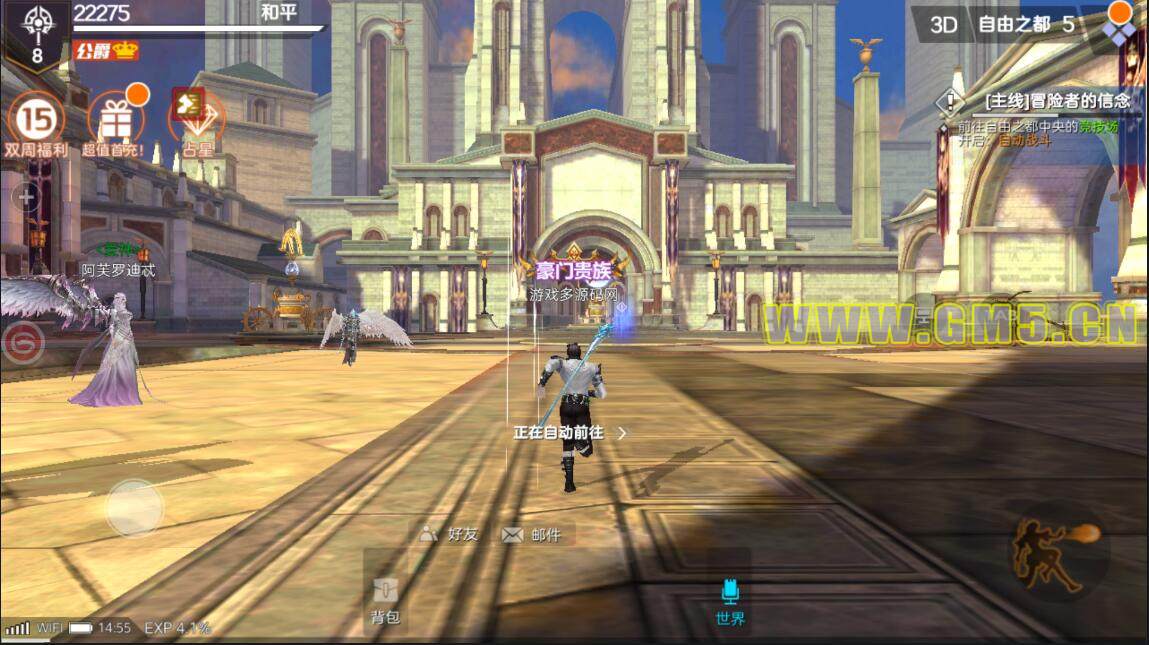
Task: Open the 双周福利 biweekly rewards
Action: tap(36, 124)
